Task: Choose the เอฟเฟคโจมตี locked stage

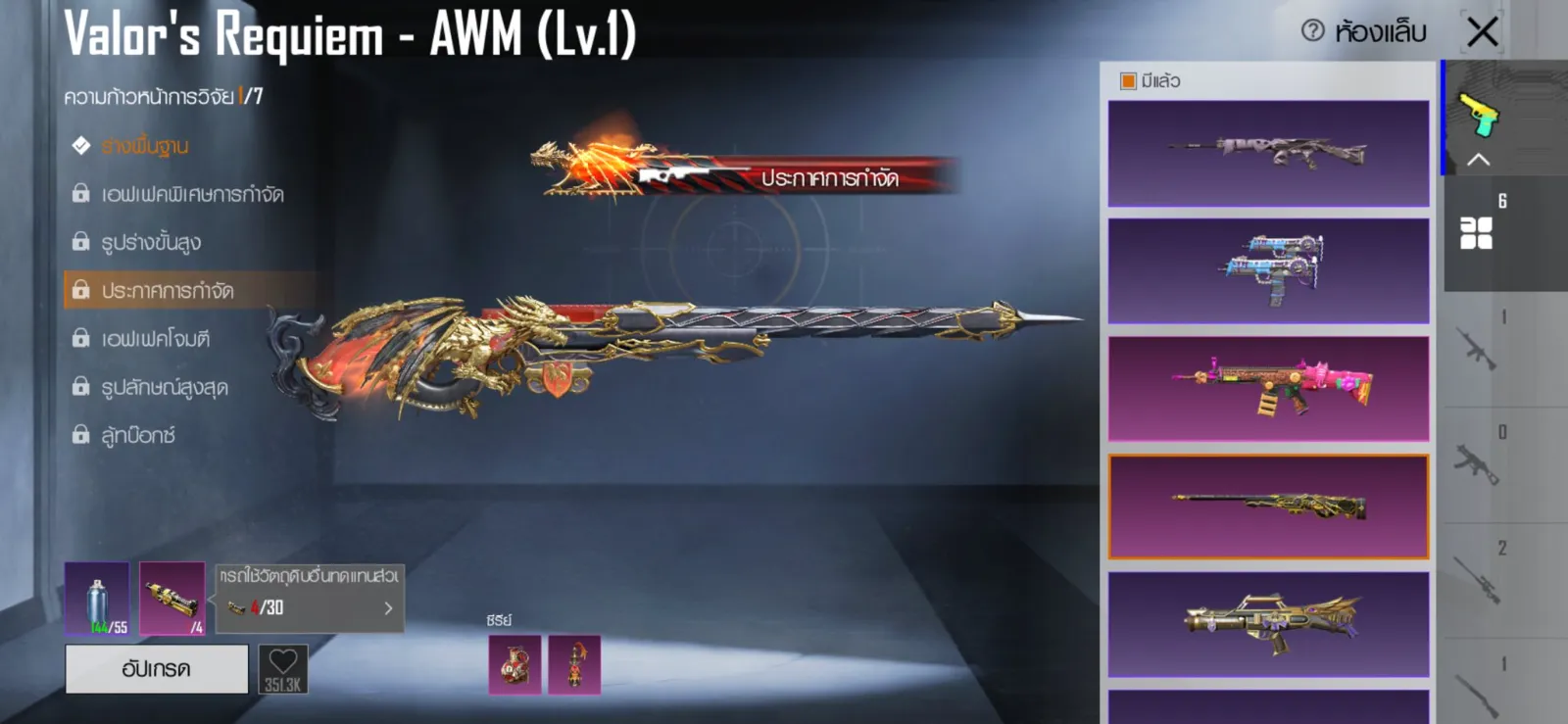Action: click(x=156, y=339)
